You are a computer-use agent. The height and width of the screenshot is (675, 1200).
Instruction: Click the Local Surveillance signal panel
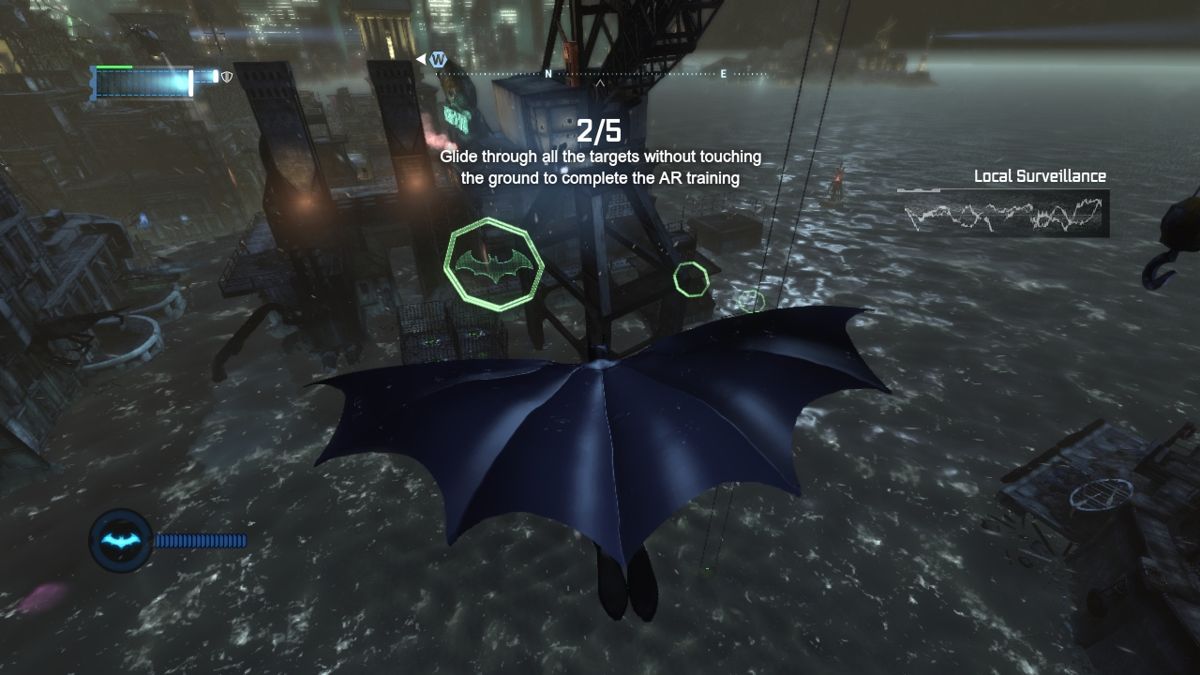pos(1002,213)
